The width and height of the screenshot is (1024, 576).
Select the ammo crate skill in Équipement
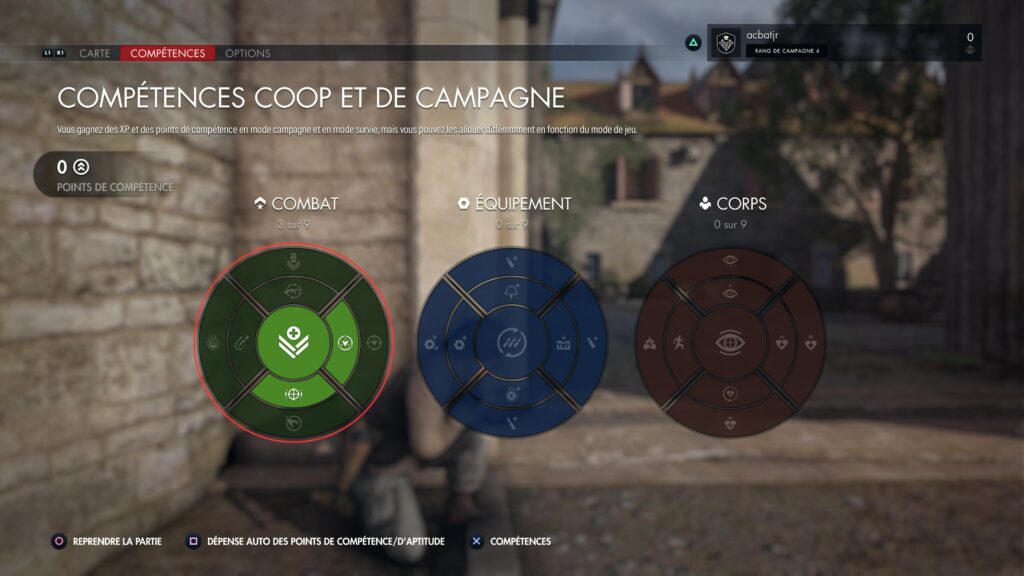[562, 344]
